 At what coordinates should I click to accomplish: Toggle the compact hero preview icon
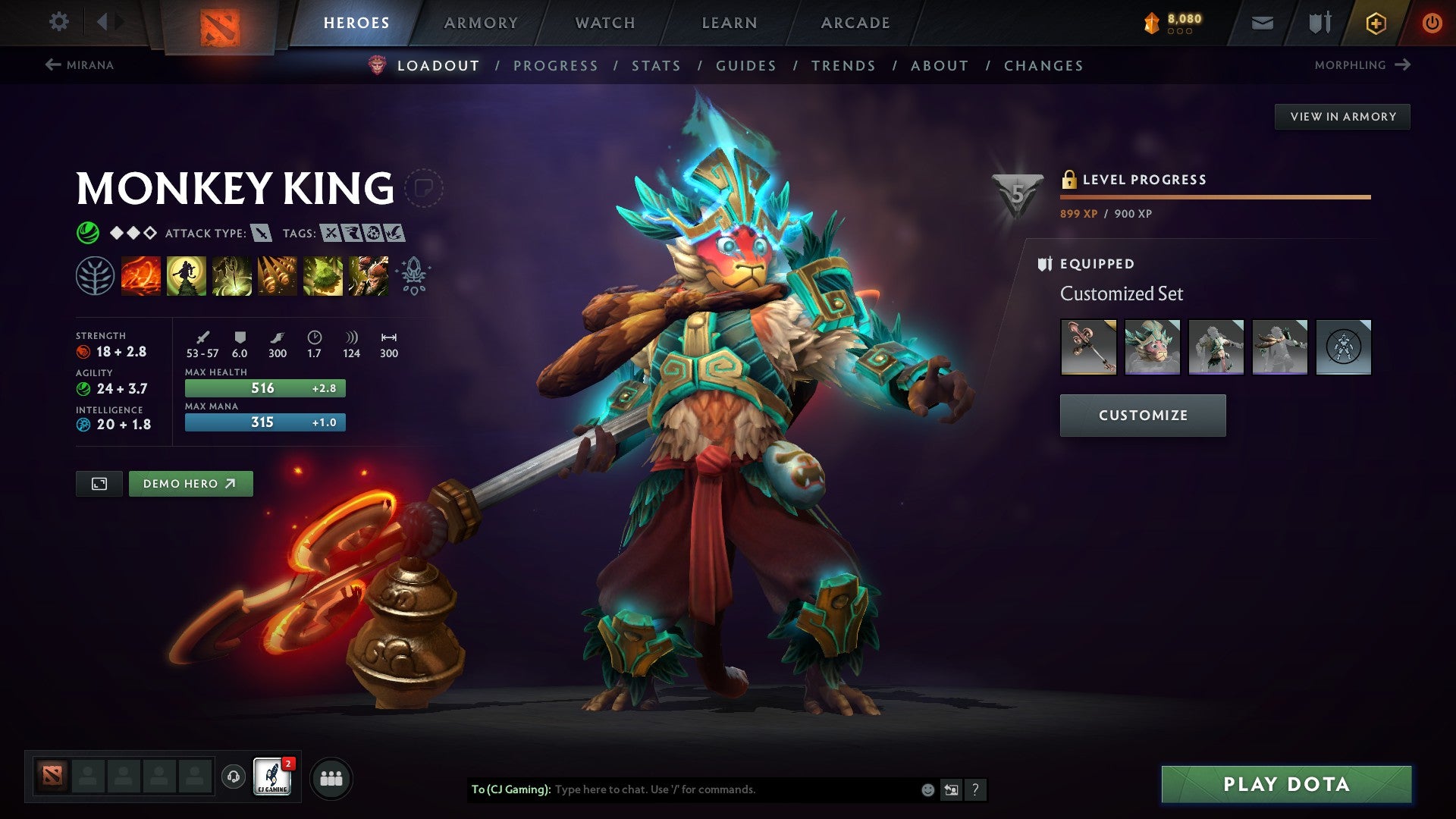(x=99, y=483)
